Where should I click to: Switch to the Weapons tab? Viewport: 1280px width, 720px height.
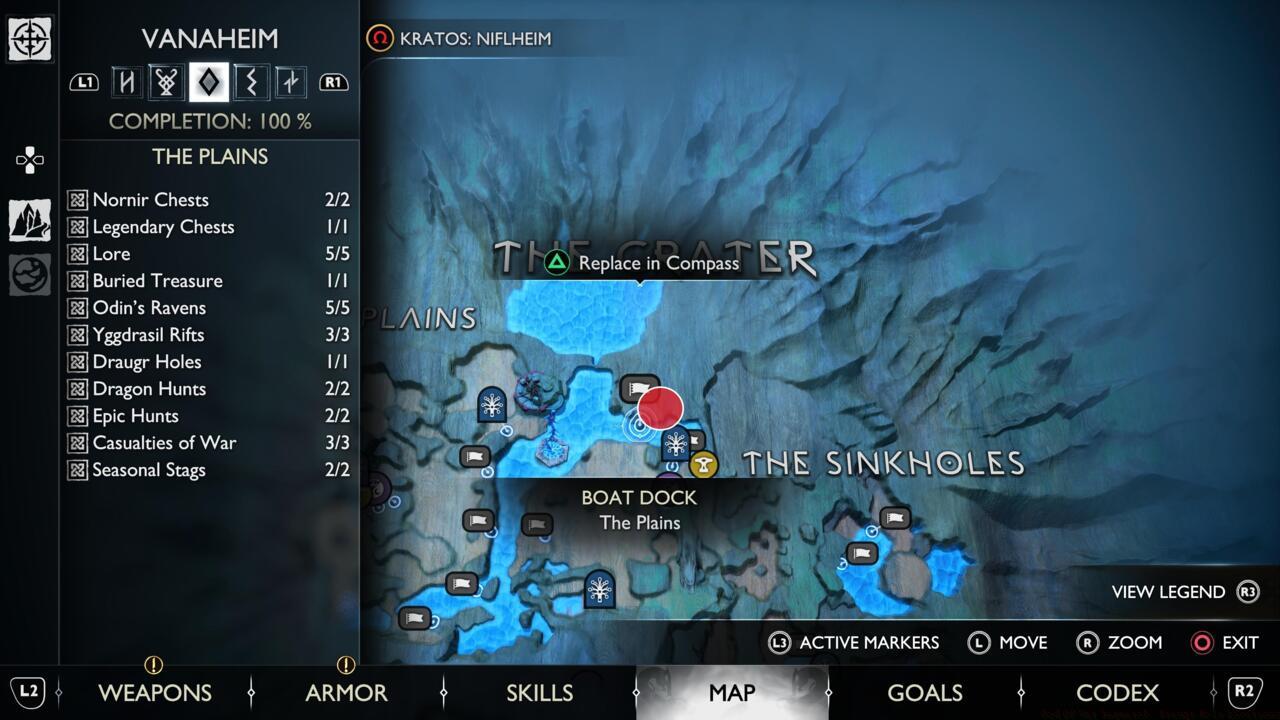[x=155, y=692]
